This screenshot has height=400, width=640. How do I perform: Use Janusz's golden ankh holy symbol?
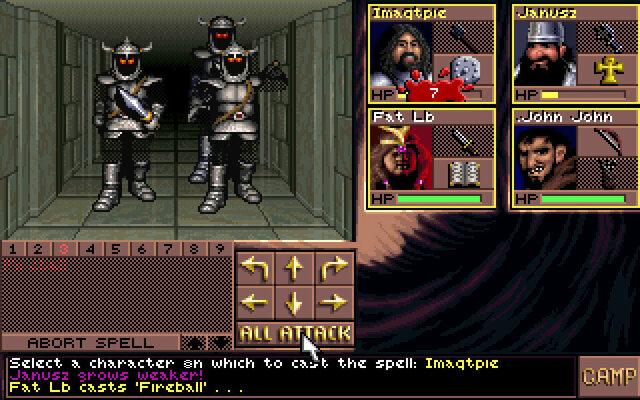pos(605,71)
